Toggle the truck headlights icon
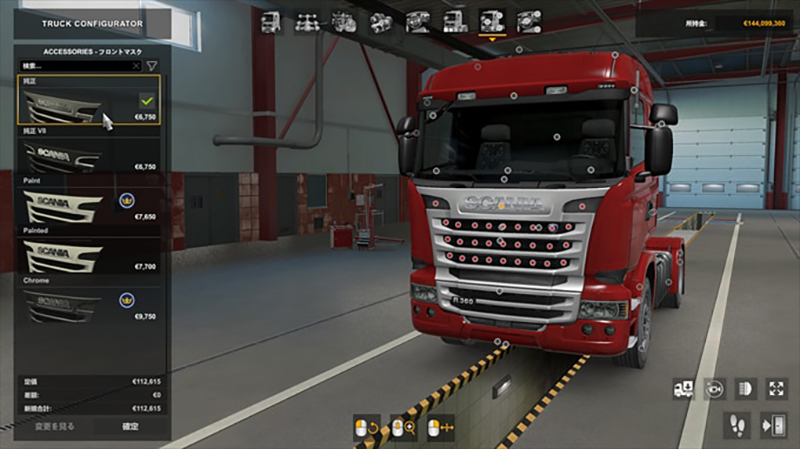Screen dimensions: 800x449 pos(745,389)
